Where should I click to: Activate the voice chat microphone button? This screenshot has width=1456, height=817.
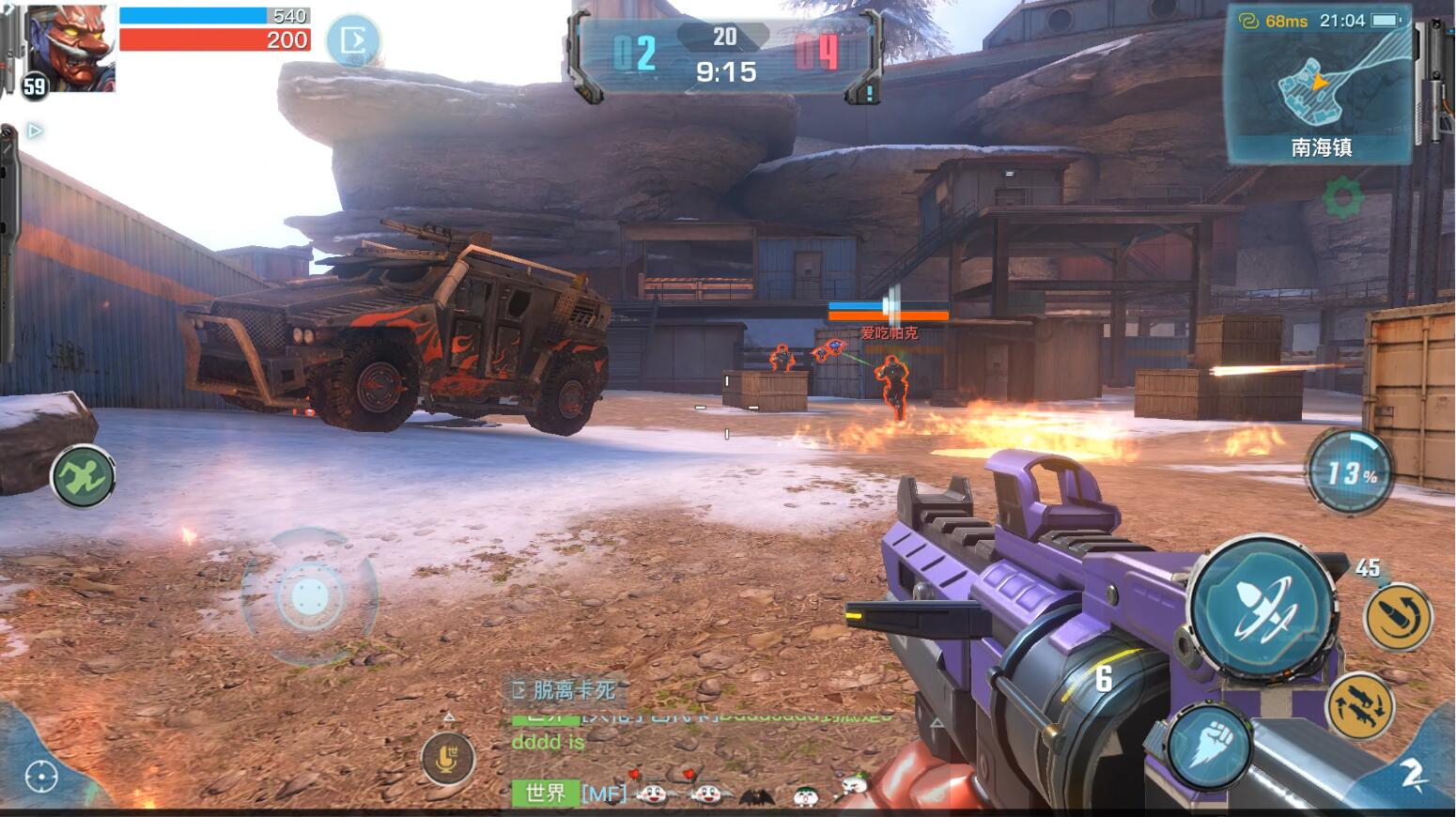coord(448,757)
